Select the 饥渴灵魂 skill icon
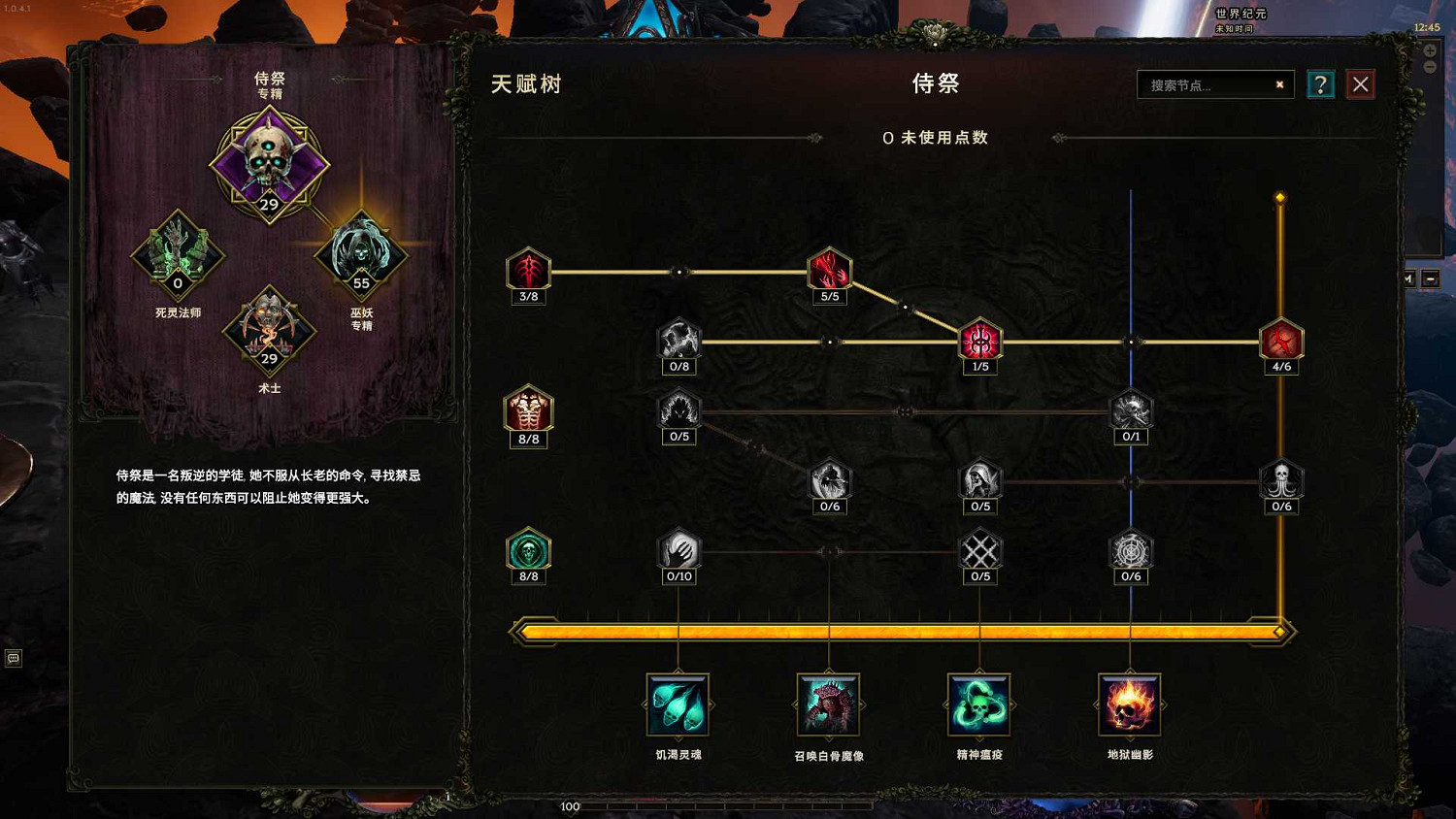This screenshot has width=1456, height=819. (x=678, y=705)
